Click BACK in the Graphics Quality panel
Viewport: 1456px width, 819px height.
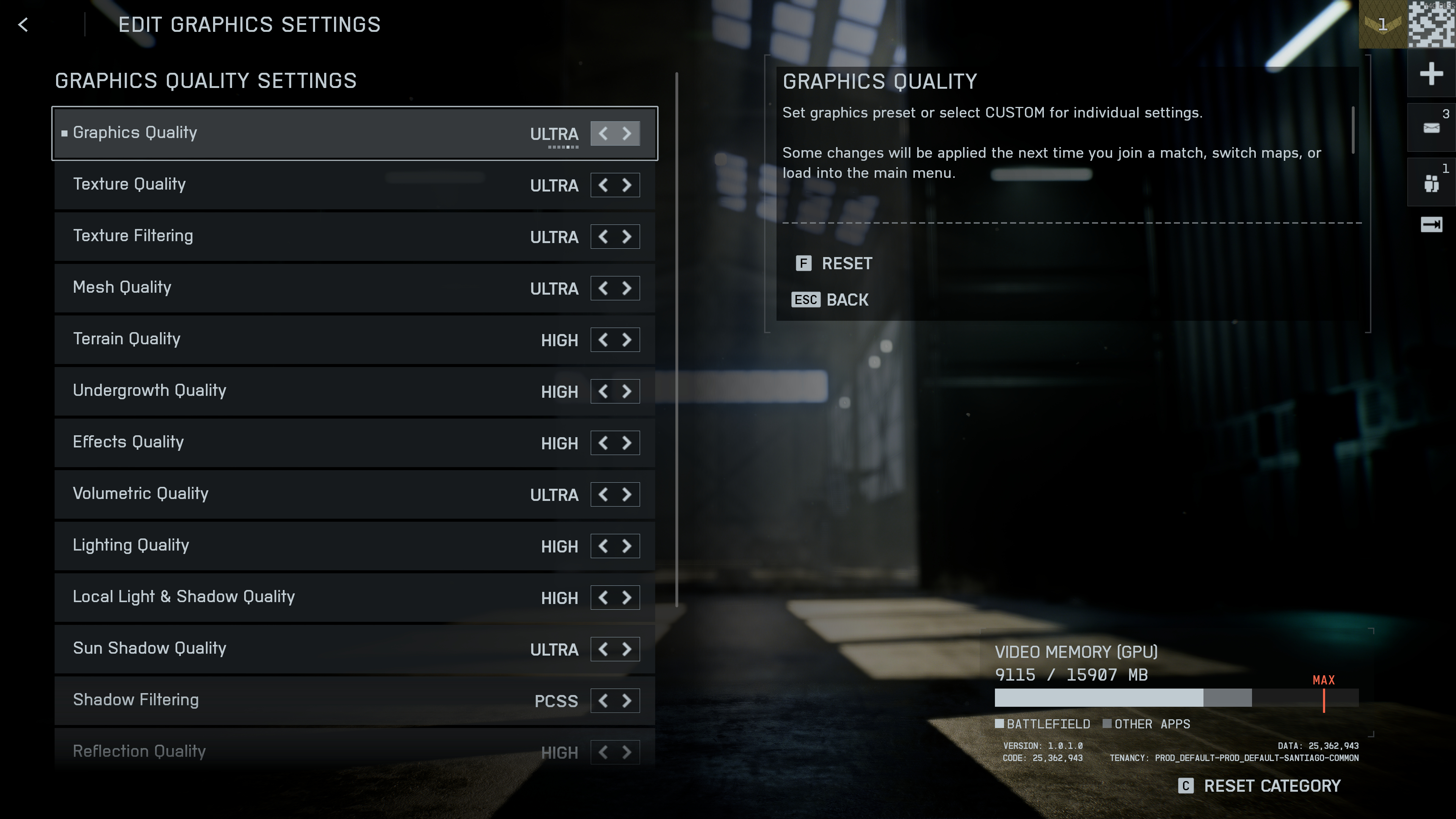point(847,300)
